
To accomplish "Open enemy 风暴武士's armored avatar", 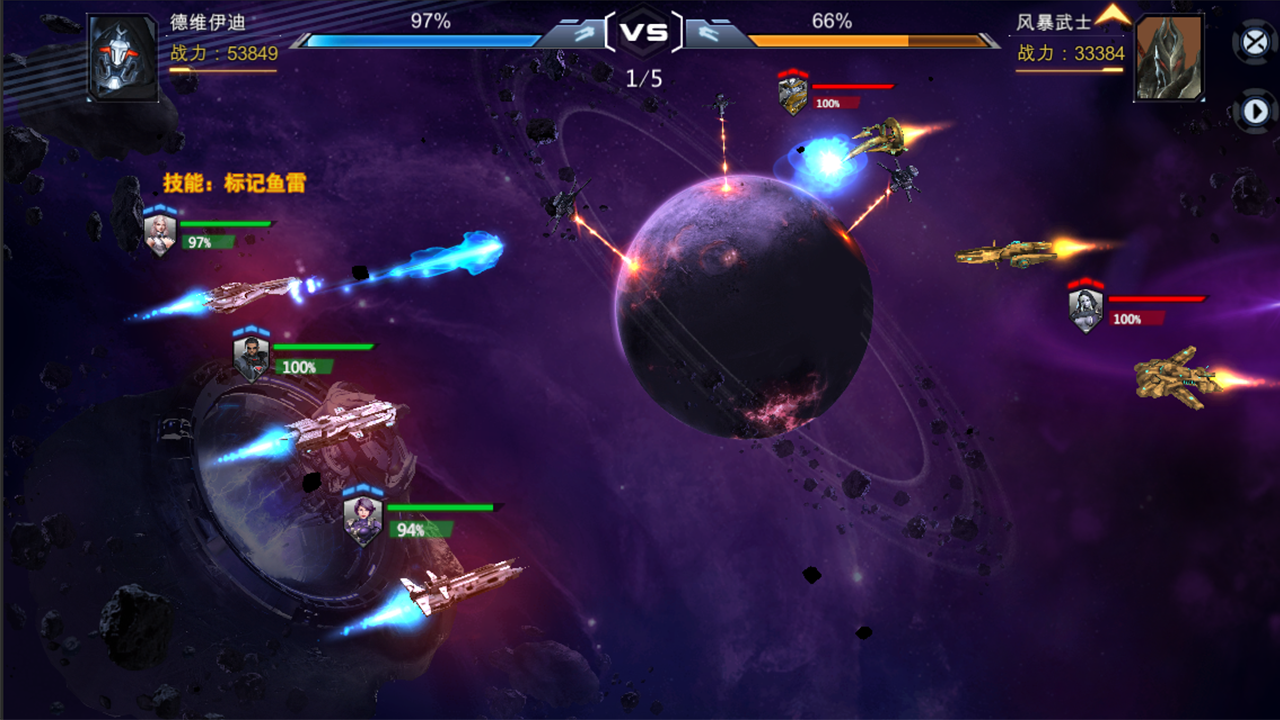I will pyautogui.click(x=1168, y=57).
